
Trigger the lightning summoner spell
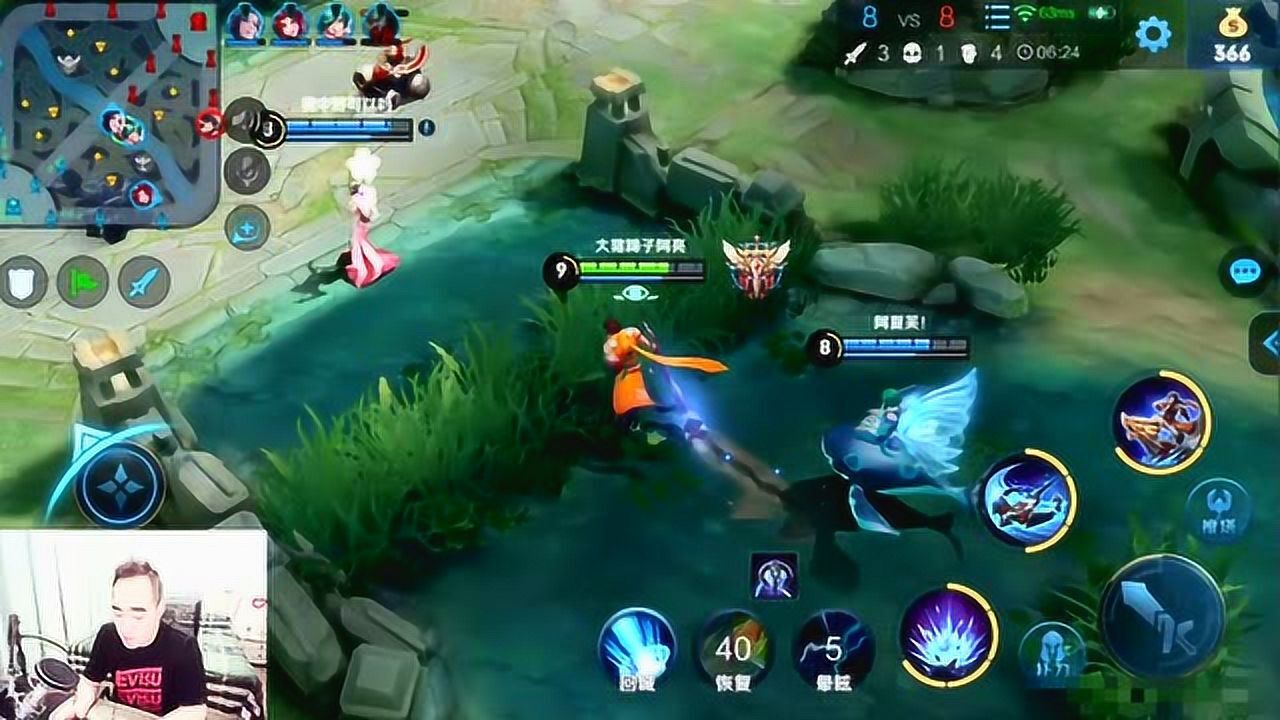832,648
